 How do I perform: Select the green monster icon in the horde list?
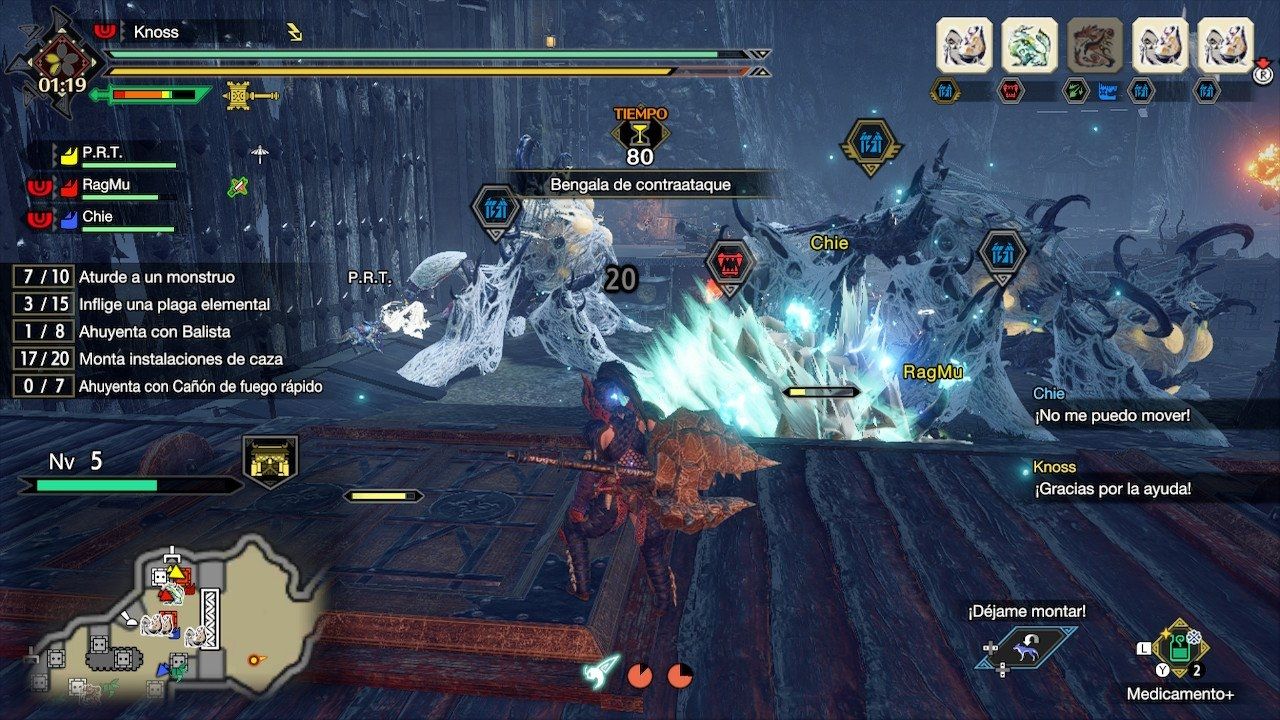[1029, 45]
